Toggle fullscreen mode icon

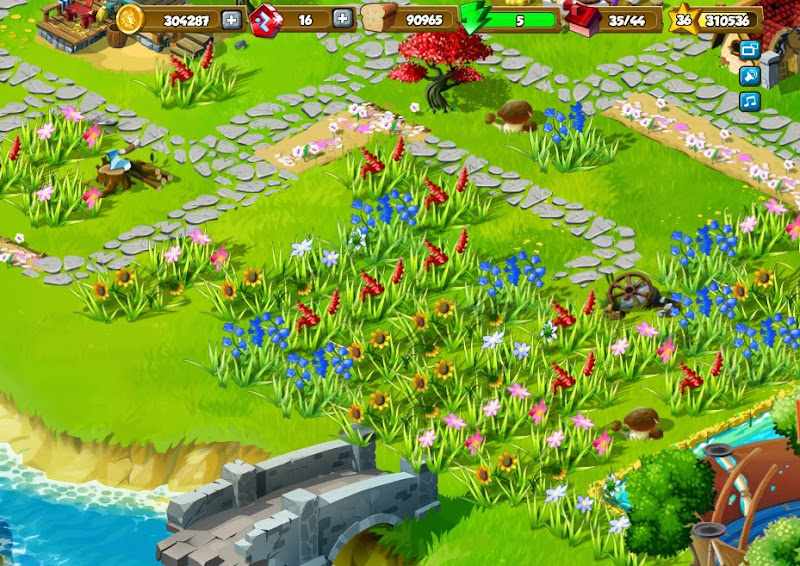click(x=749, y=49)
